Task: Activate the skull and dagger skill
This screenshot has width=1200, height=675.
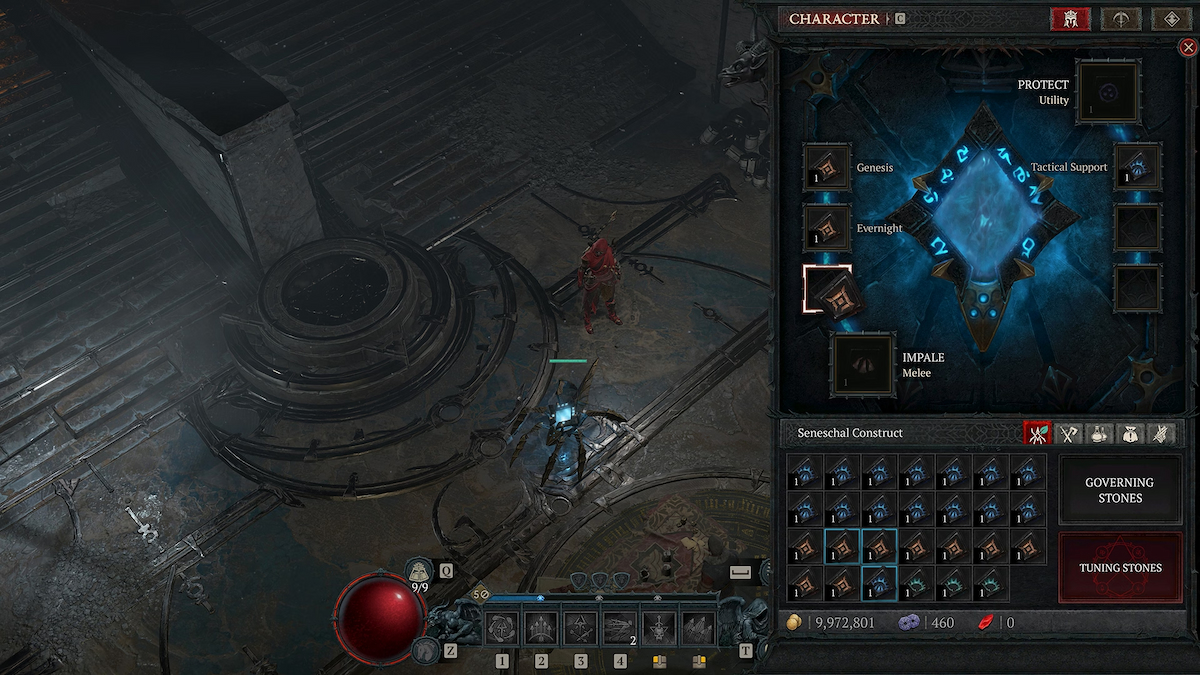Action: [659, 629]
